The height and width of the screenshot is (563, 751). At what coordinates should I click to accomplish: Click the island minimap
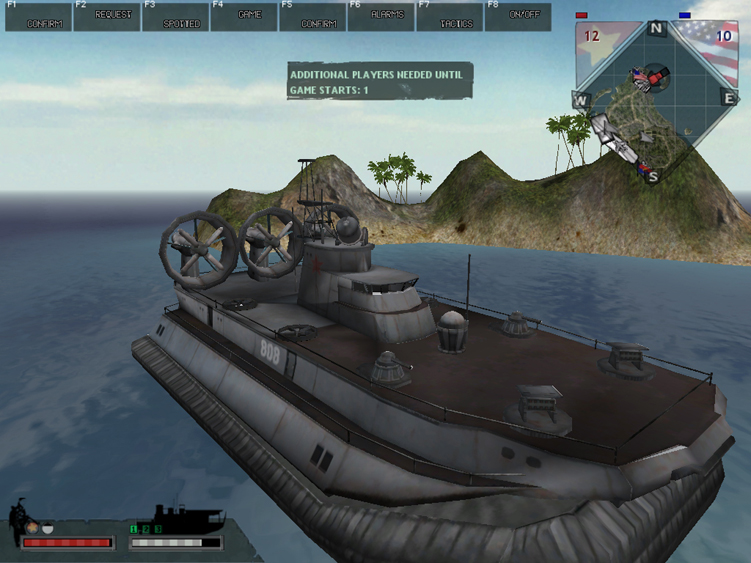coord(656,100)
